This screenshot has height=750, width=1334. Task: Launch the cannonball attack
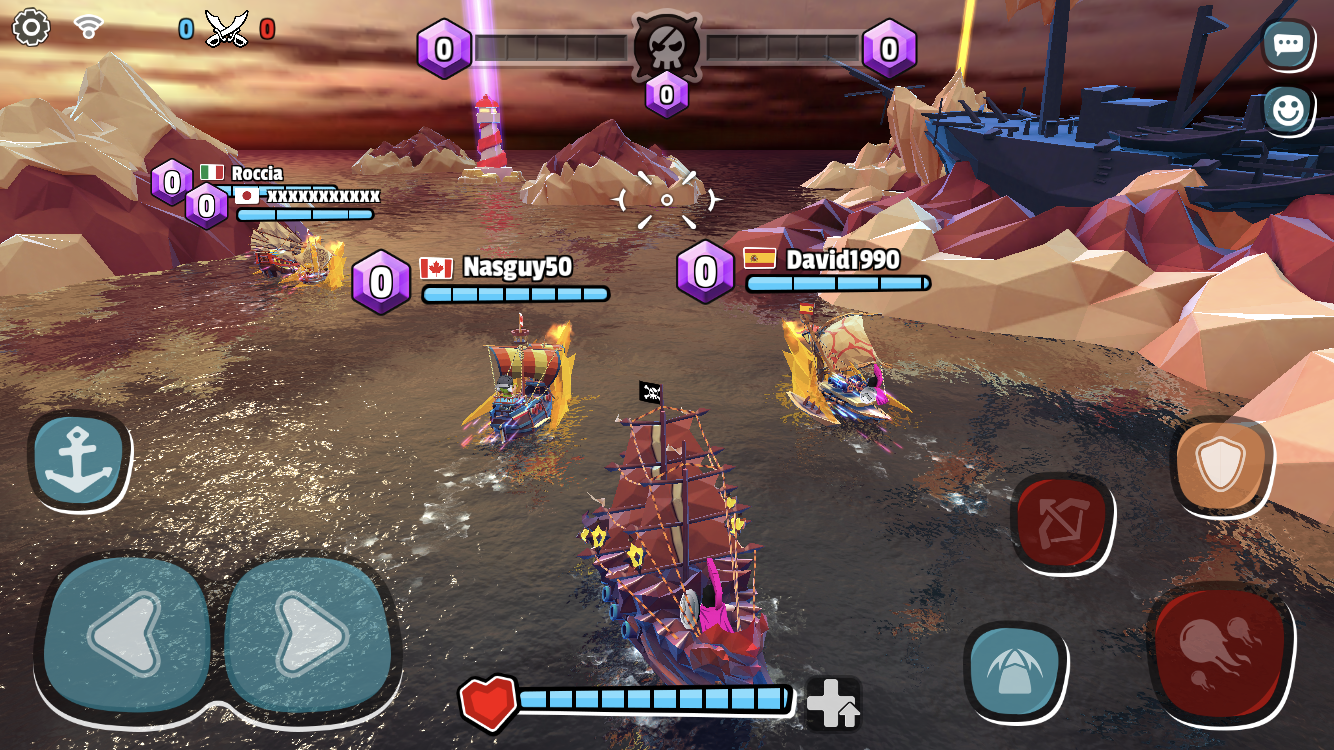click(1218, 650)
